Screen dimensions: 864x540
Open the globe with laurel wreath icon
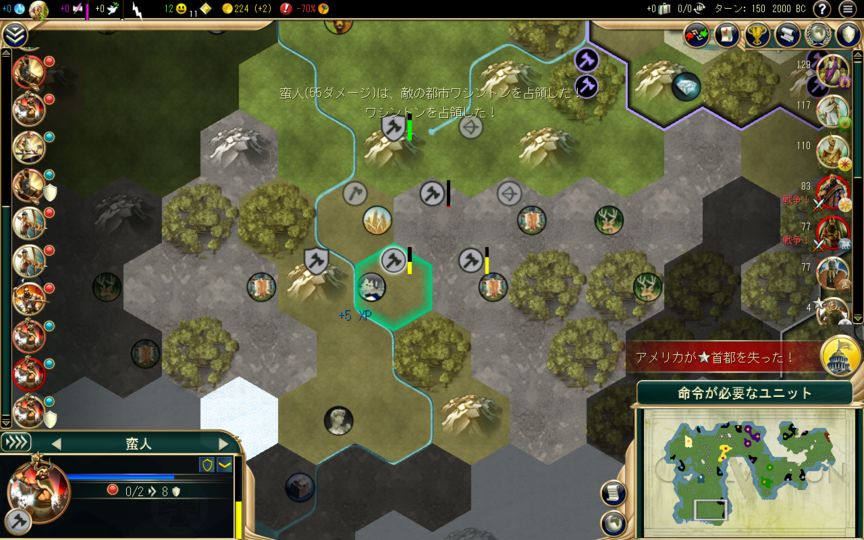(x=818, y=35)
